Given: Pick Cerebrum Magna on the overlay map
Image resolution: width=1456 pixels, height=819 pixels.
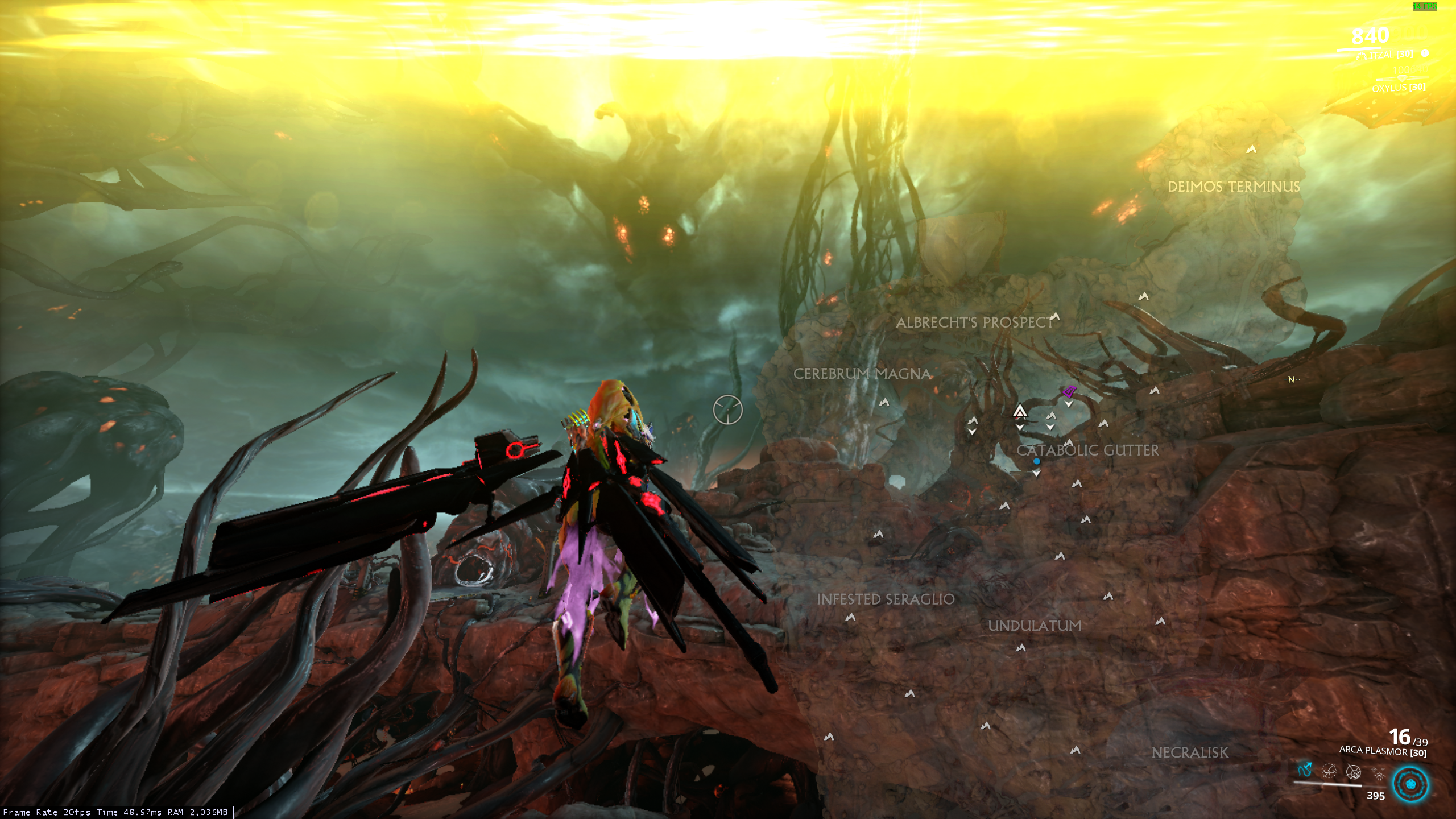Looking at the screenshot, I should [862, 374].
